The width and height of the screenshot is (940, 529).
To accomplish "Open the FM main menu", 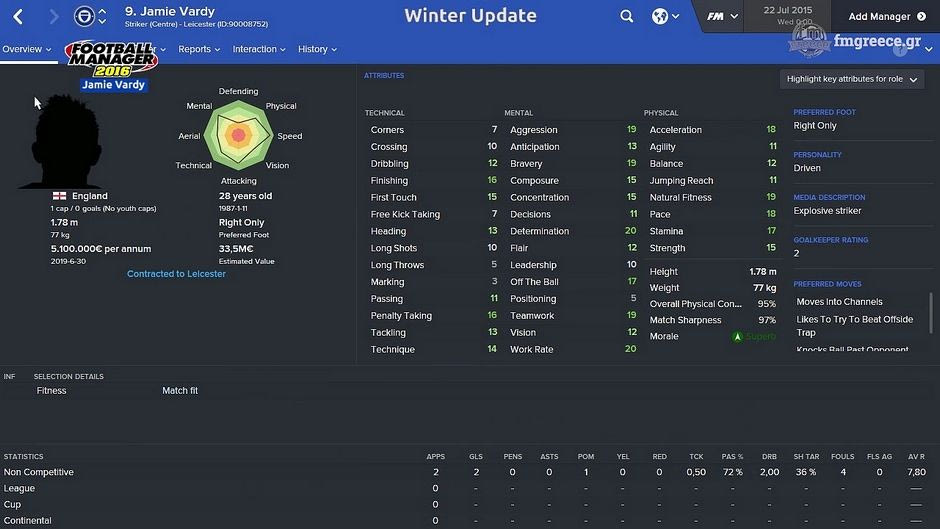I will (720, 16).
